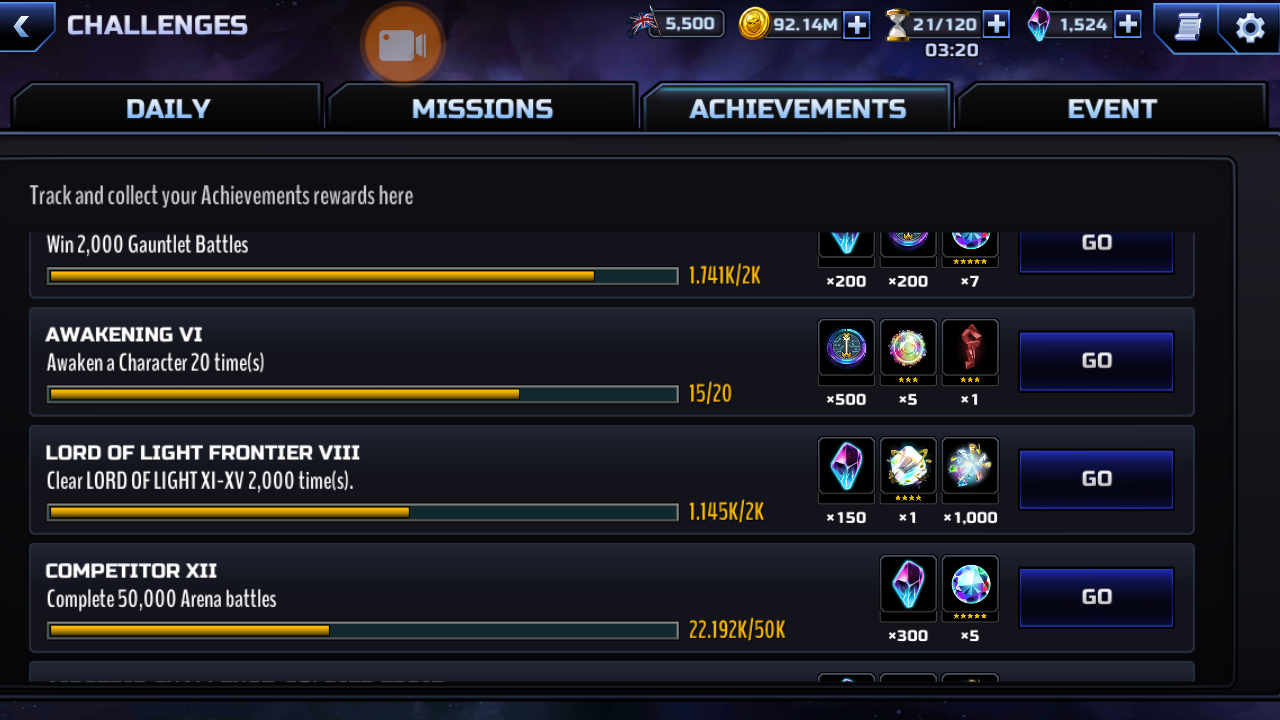The width and height of the screenshot is (1280, 720).
Task: Click GO for Lord of Light Frontier VIII
Action: [x=1096, y=479]
